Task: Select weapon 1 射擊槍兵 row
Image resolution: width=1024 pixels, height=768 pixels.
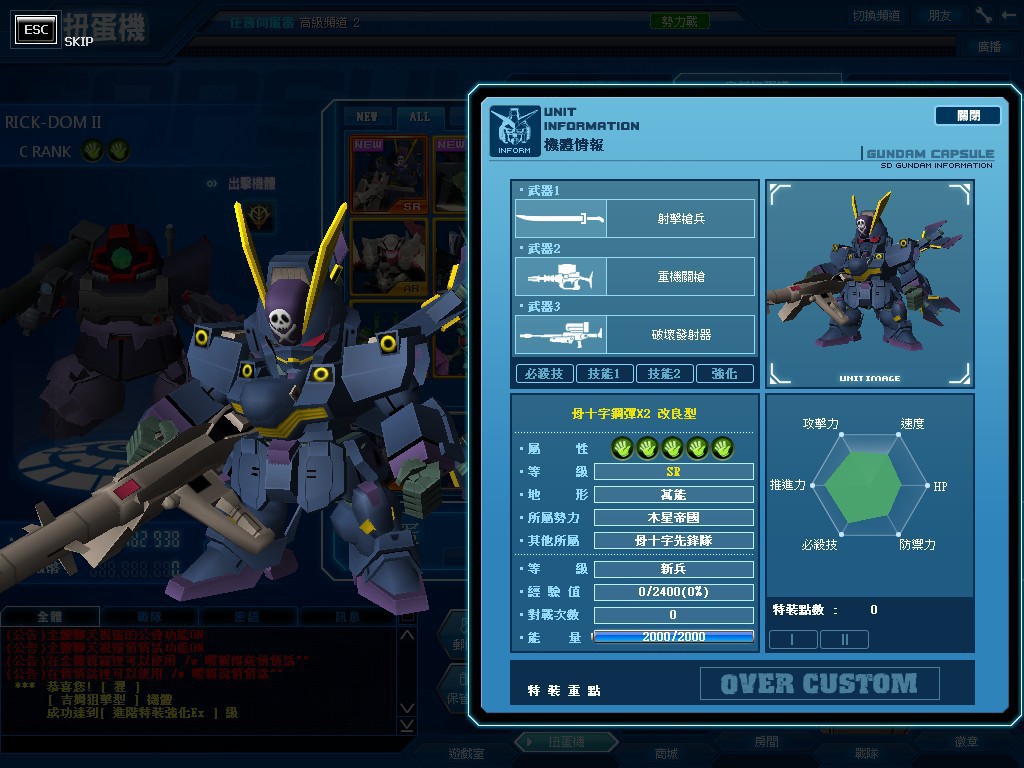Action: [634, 218]
